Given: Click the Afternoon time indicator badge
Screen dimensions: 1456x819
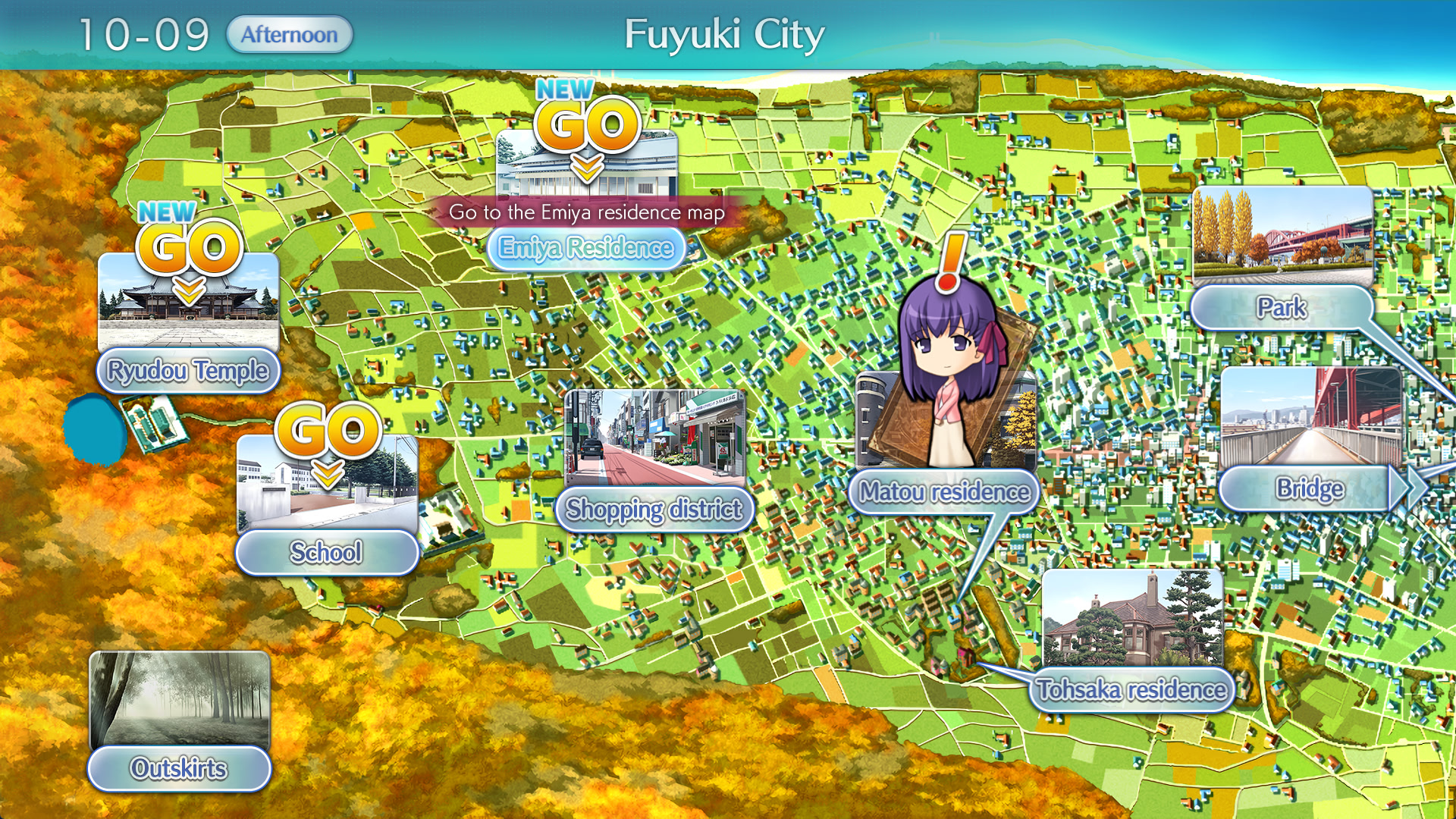Looking at the screenshot, I should (289, 33).
